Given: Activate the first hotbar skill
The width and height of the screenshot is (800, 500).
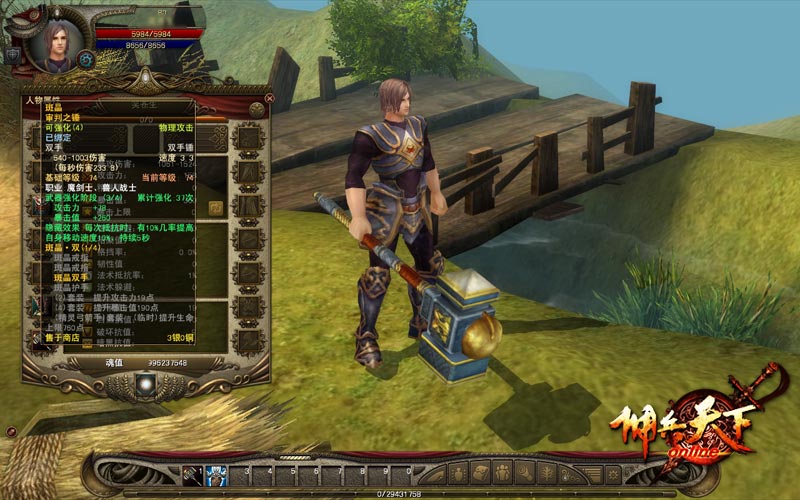Looking at the screenshot, I should pos(193,473).
